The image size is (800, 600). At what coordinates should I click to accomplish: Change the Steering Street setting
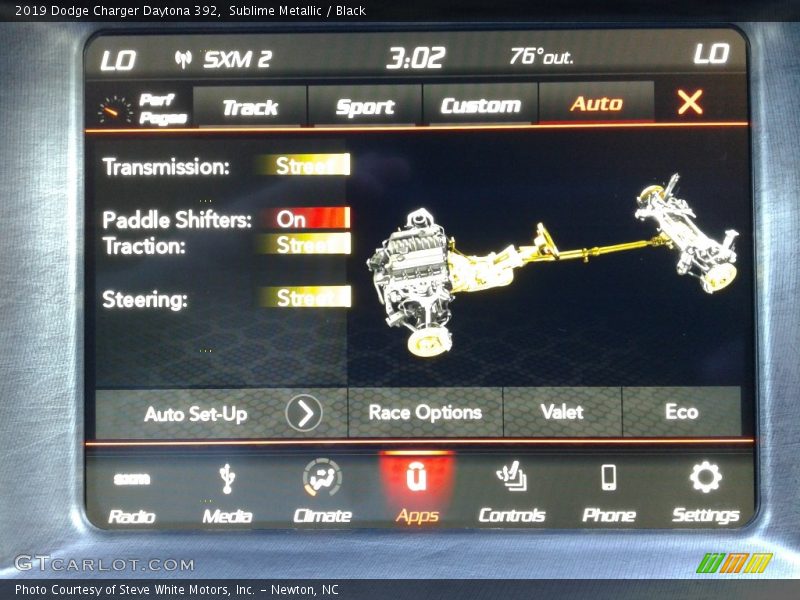301,298
